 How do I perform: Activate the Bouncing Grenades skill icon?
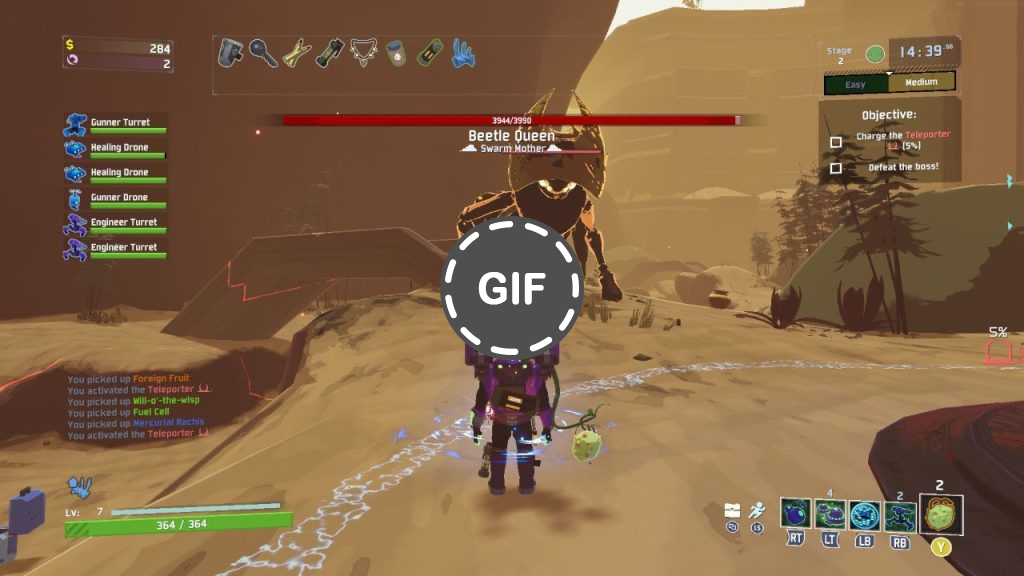796,515
